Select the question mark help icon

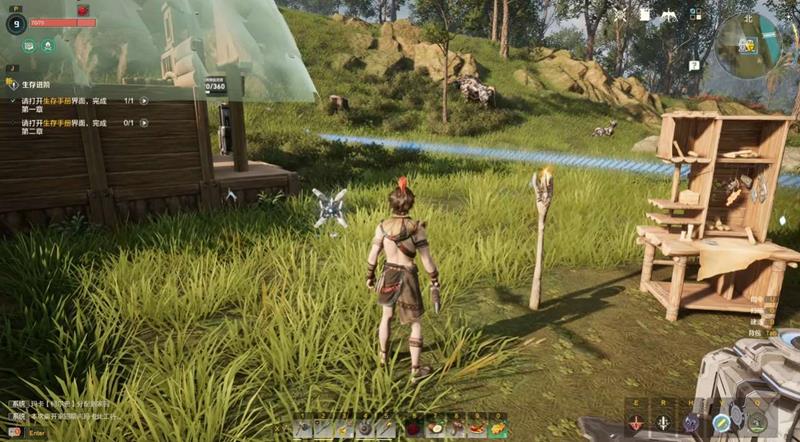(x=694, y=64)
